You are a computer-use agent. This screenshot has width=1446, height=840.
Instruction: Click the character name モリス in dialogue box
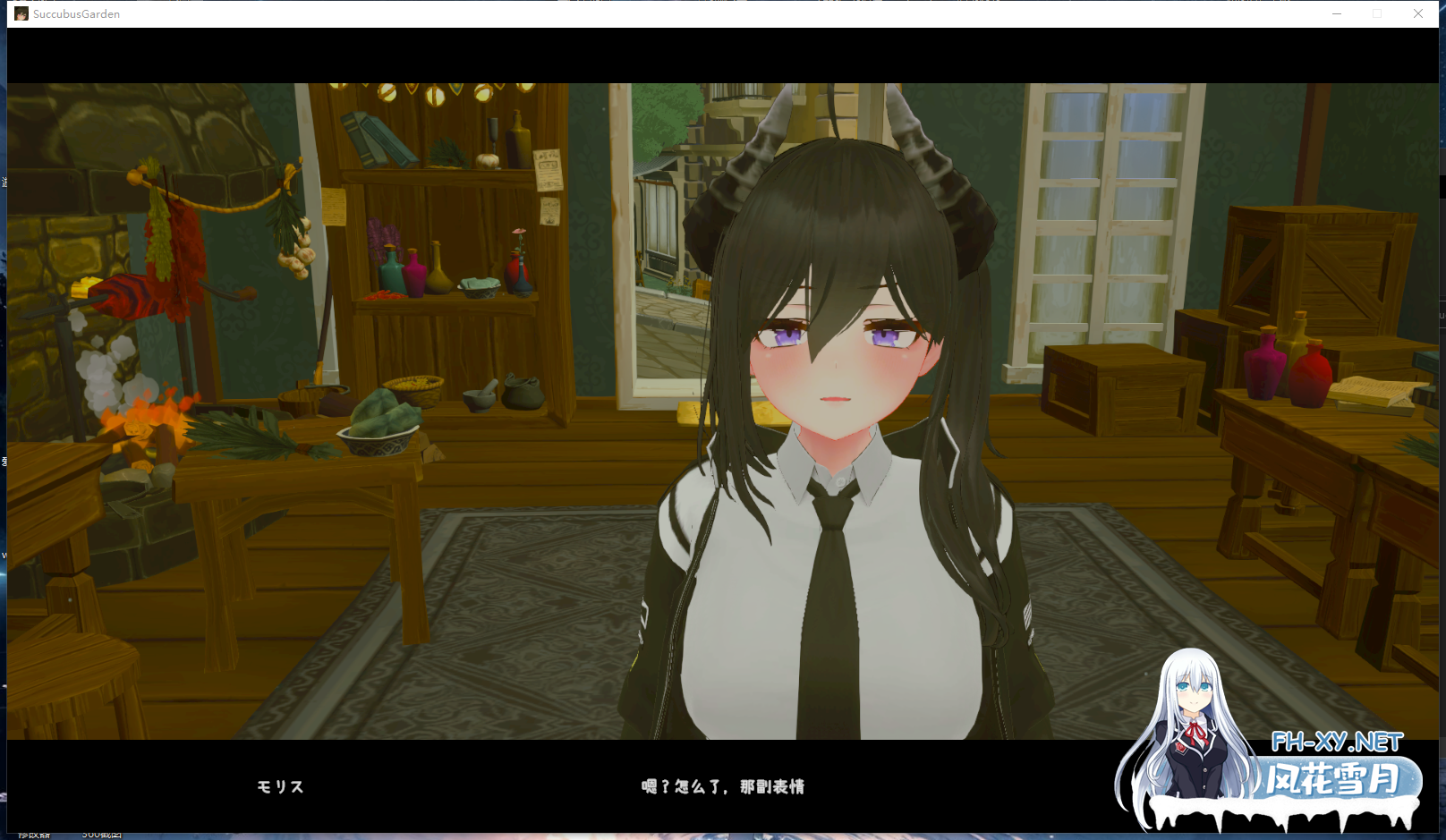[x=278, y=787]
